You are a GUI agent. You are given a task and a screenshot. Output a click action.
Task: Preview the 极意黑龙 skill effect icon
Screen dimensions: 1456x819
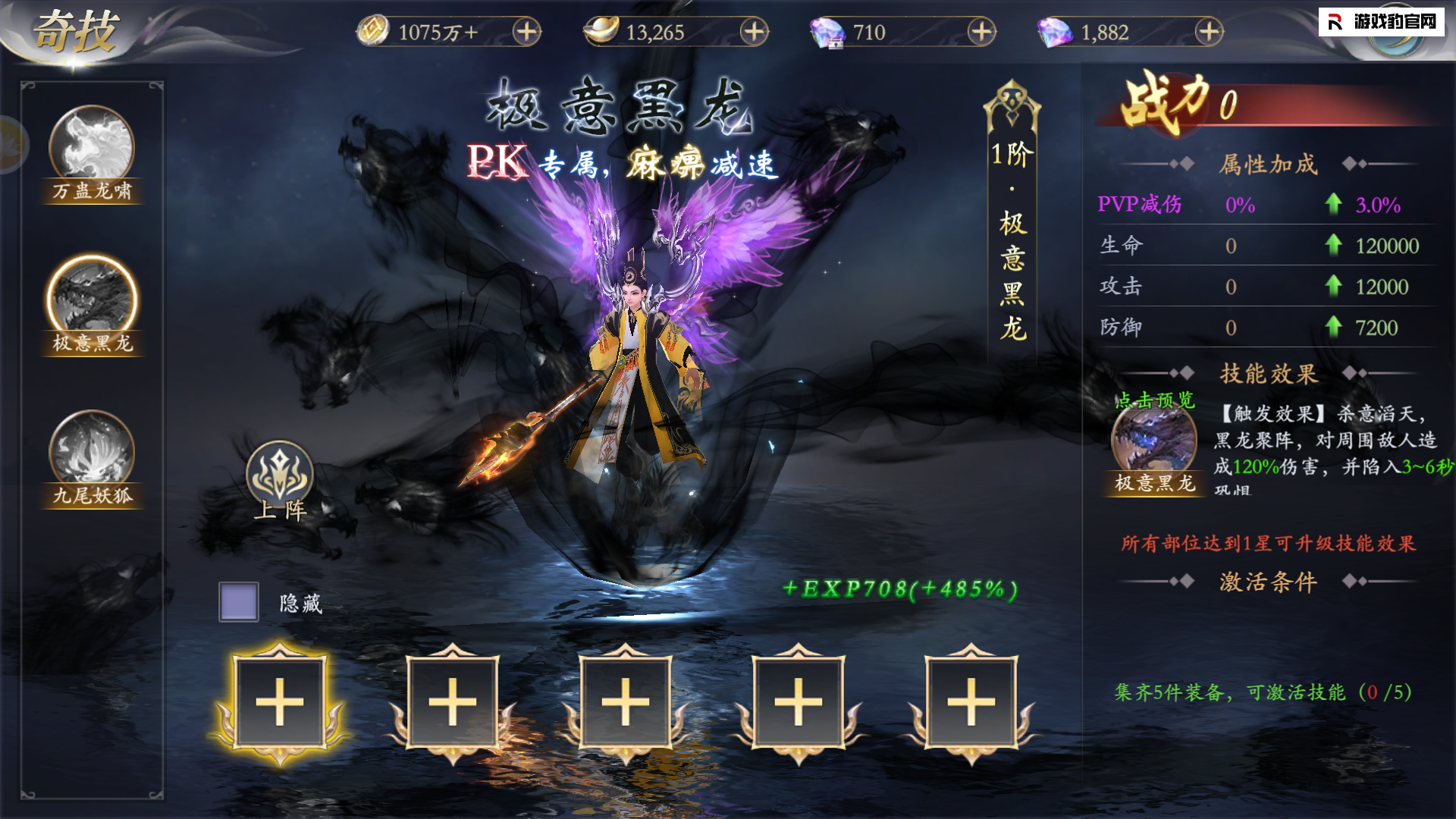click(1153, 440)
